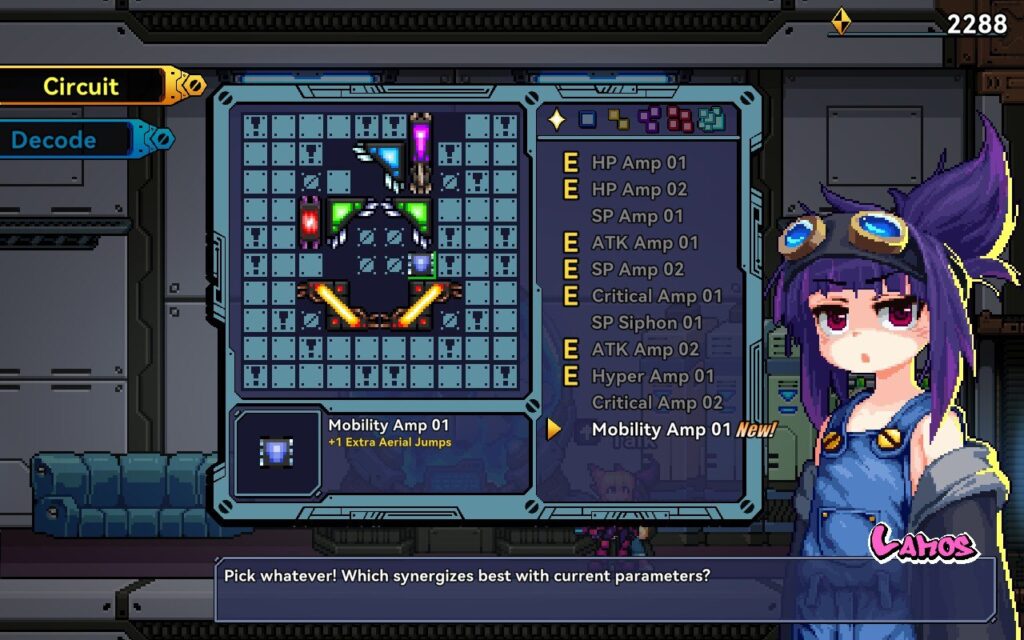Choose the single blue block filter
The width and height of the screenshot is (1024, 640).
588,120
